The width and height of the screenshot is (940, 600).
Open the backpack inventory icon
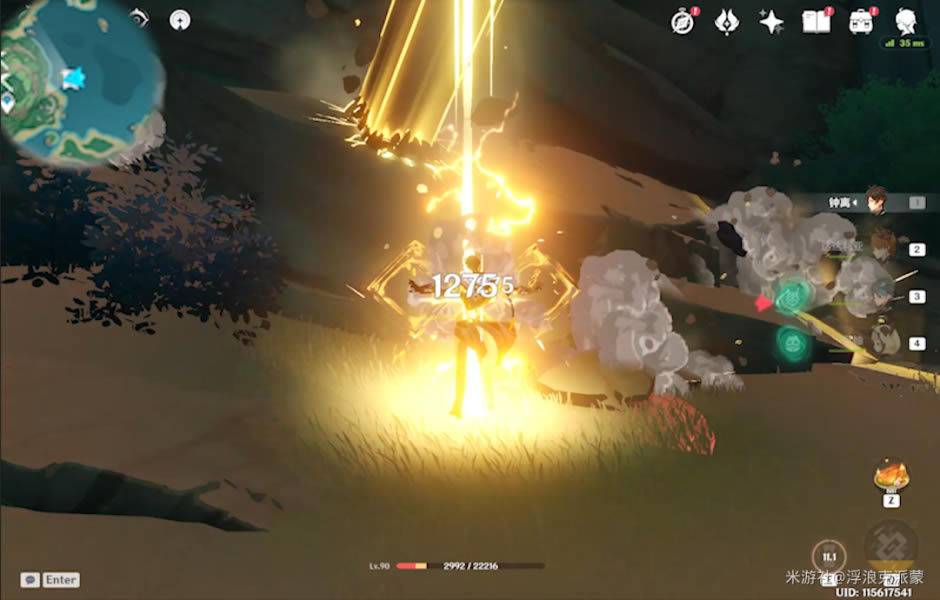pyautogui.click(x=860, y=22)
